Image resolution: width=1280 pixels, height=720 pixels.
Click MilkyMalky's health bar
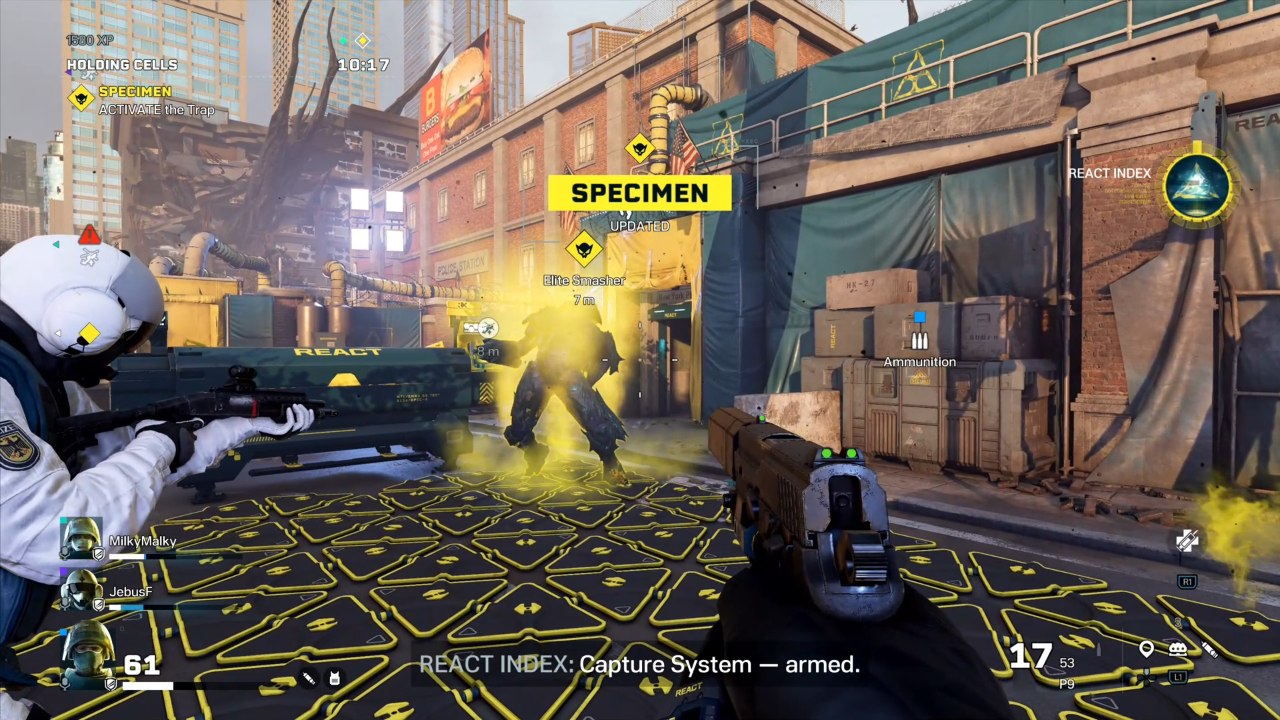click(140, 556)
